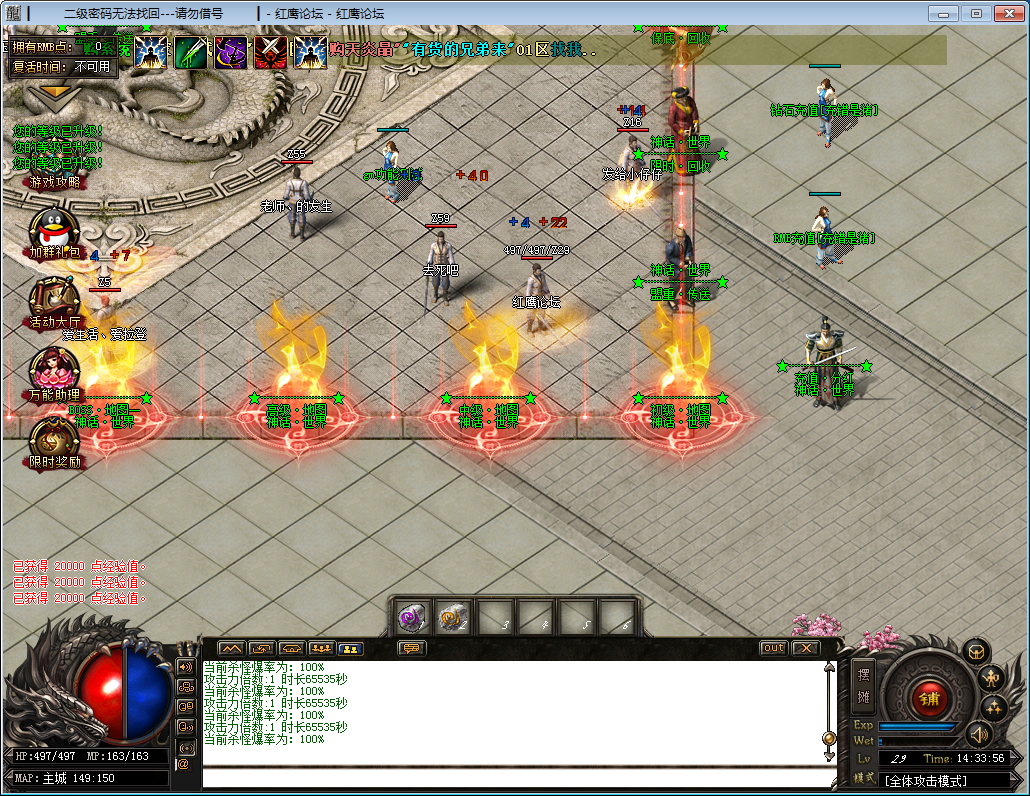Focus the chat text input field
The height and width of the screenshot is (796, 1030).
tap(515, 778)
